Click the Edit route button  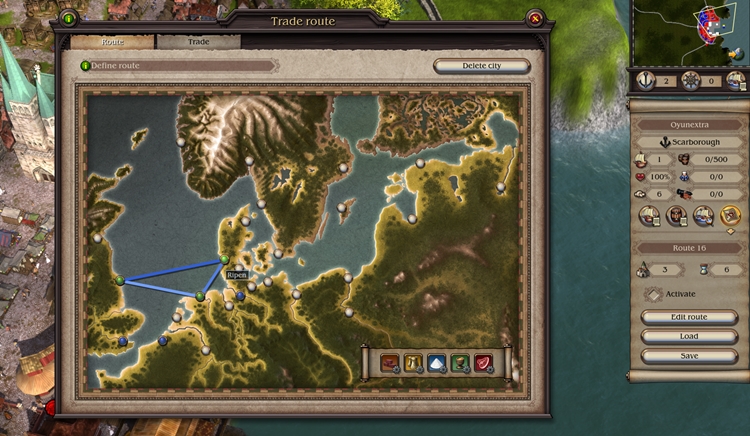pyautogui.click(x=689, y=317)
